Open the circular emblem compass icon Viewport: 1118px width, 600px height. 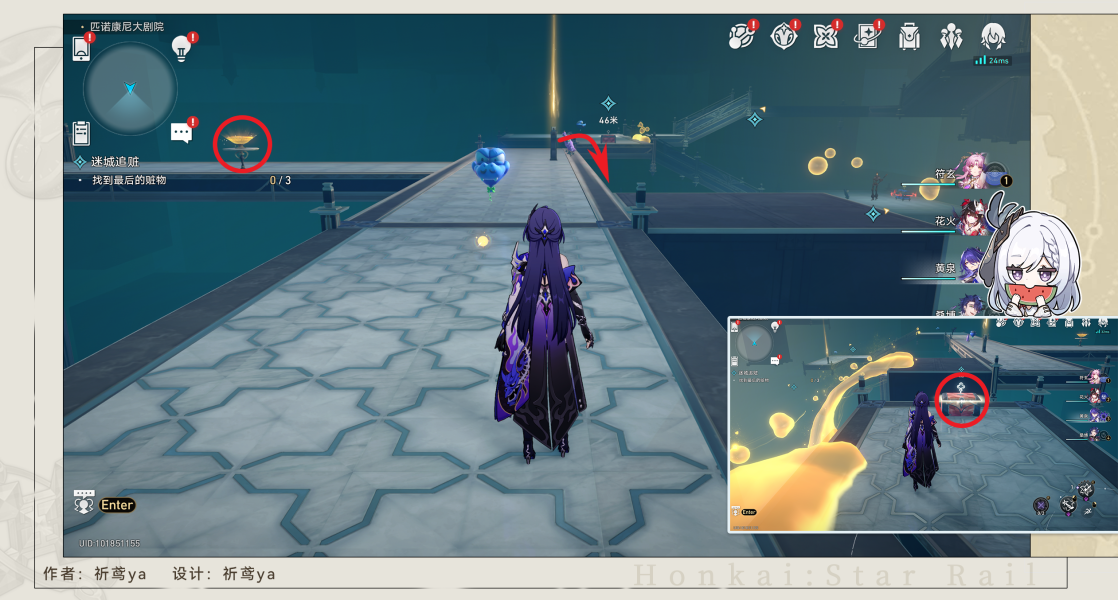coord(783,37)
